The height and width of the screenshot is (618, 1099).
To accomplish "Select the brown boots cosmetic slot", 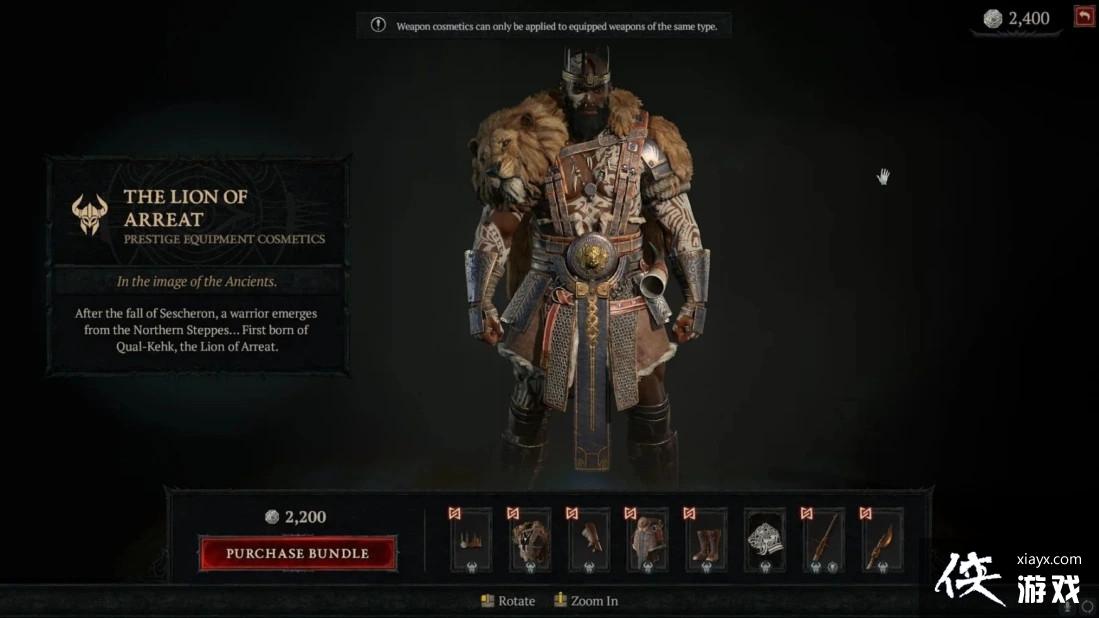I will tap(707, 540).
